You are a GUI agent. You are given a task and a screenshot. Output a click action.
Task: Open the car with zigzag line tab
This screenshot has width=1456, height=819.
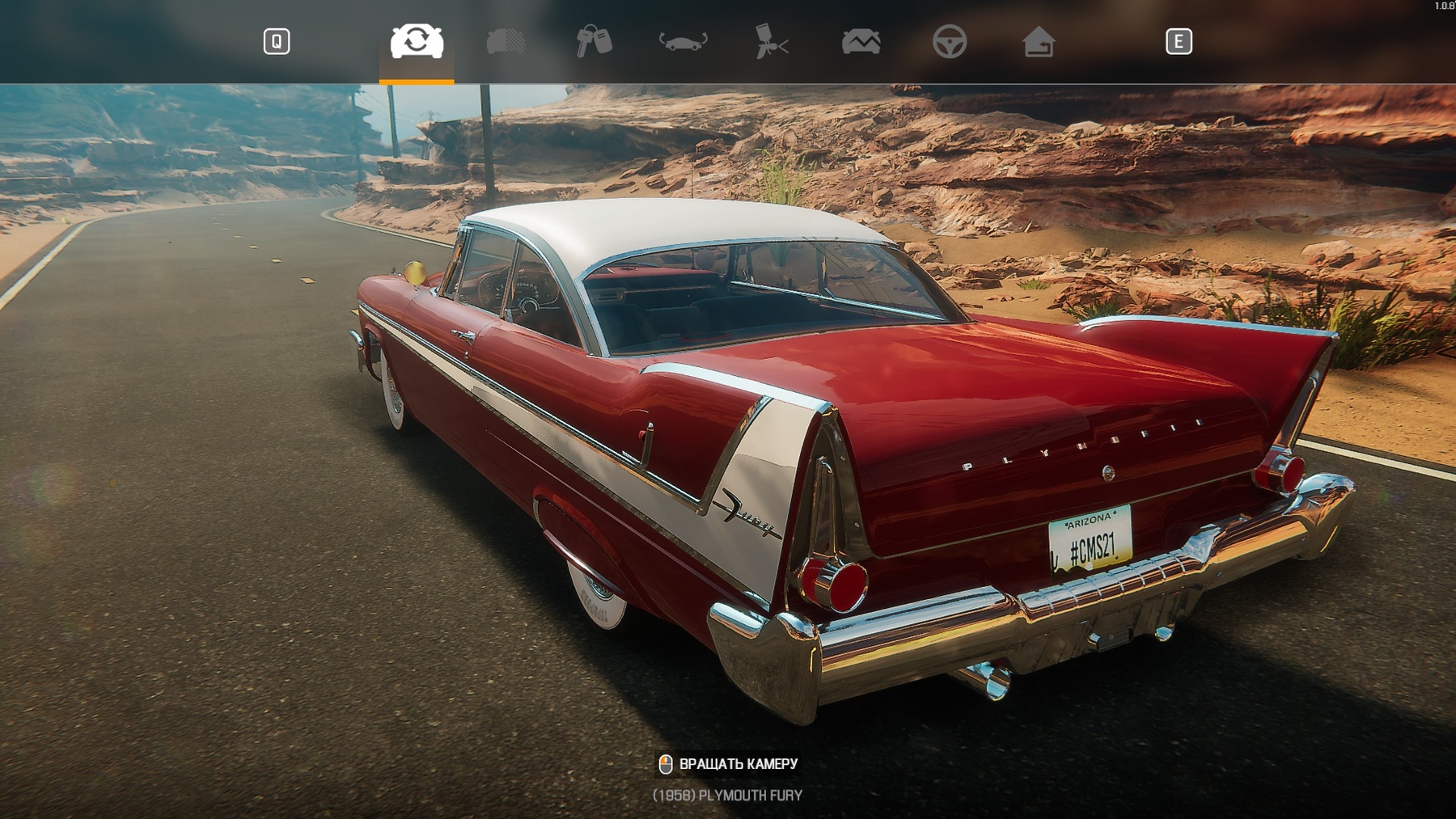[861, 41]
